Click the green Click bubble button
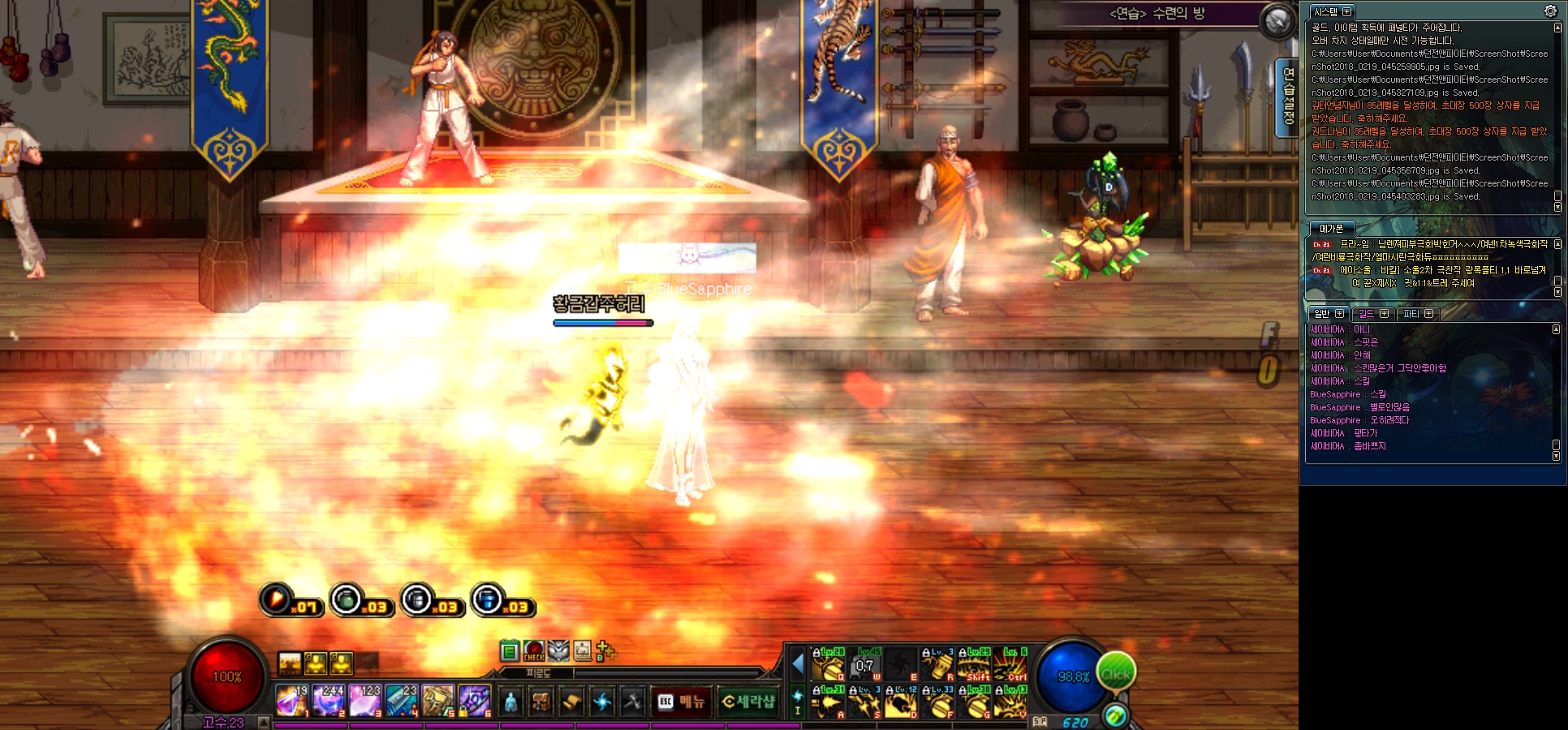This screenshot has height=730, width=1568. pyautogui.click(x=1116, y=673)
